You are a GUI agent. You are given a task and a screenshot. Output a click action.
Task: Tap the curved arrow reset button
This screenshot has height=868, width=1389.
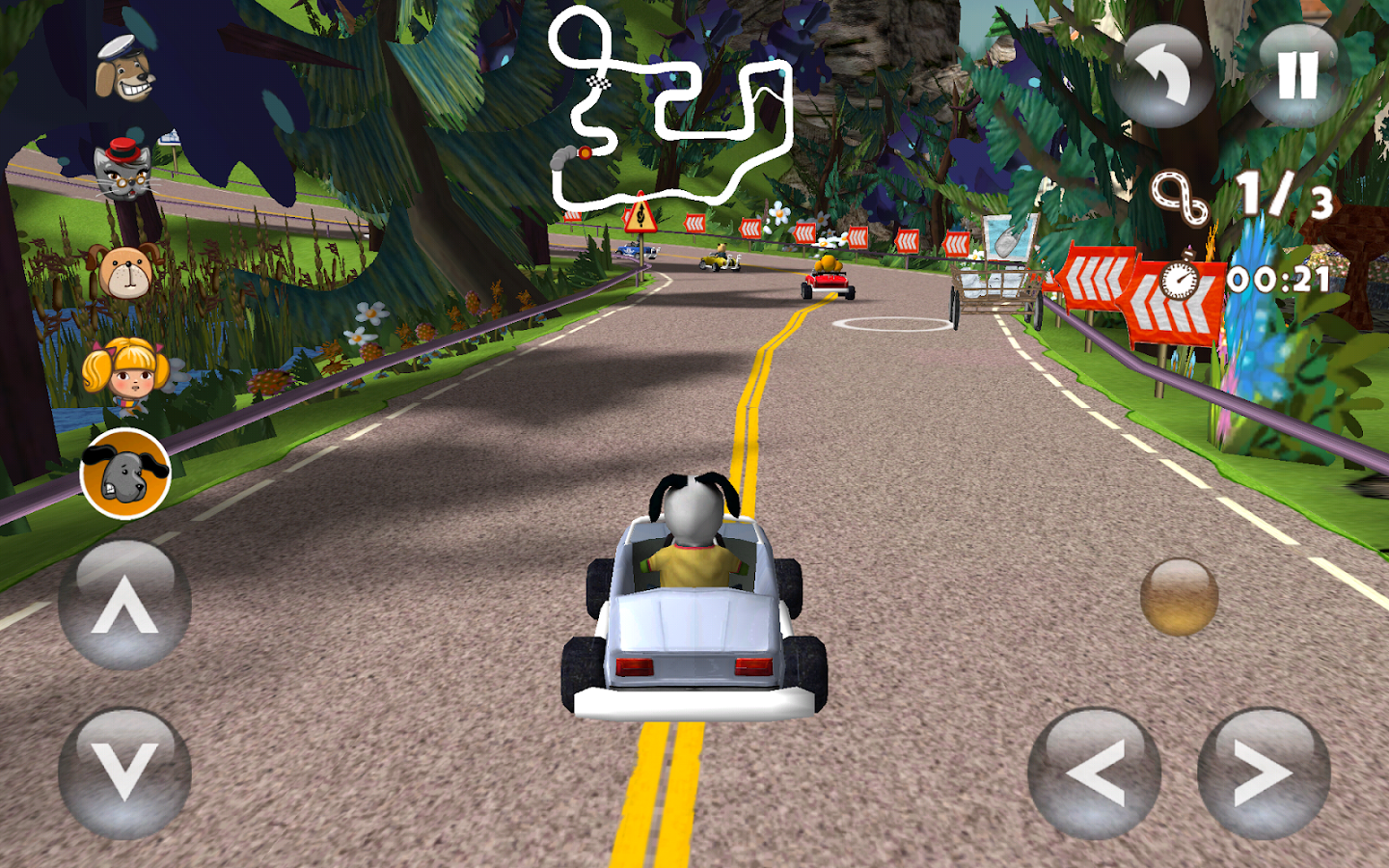(x=1160, y=77)
